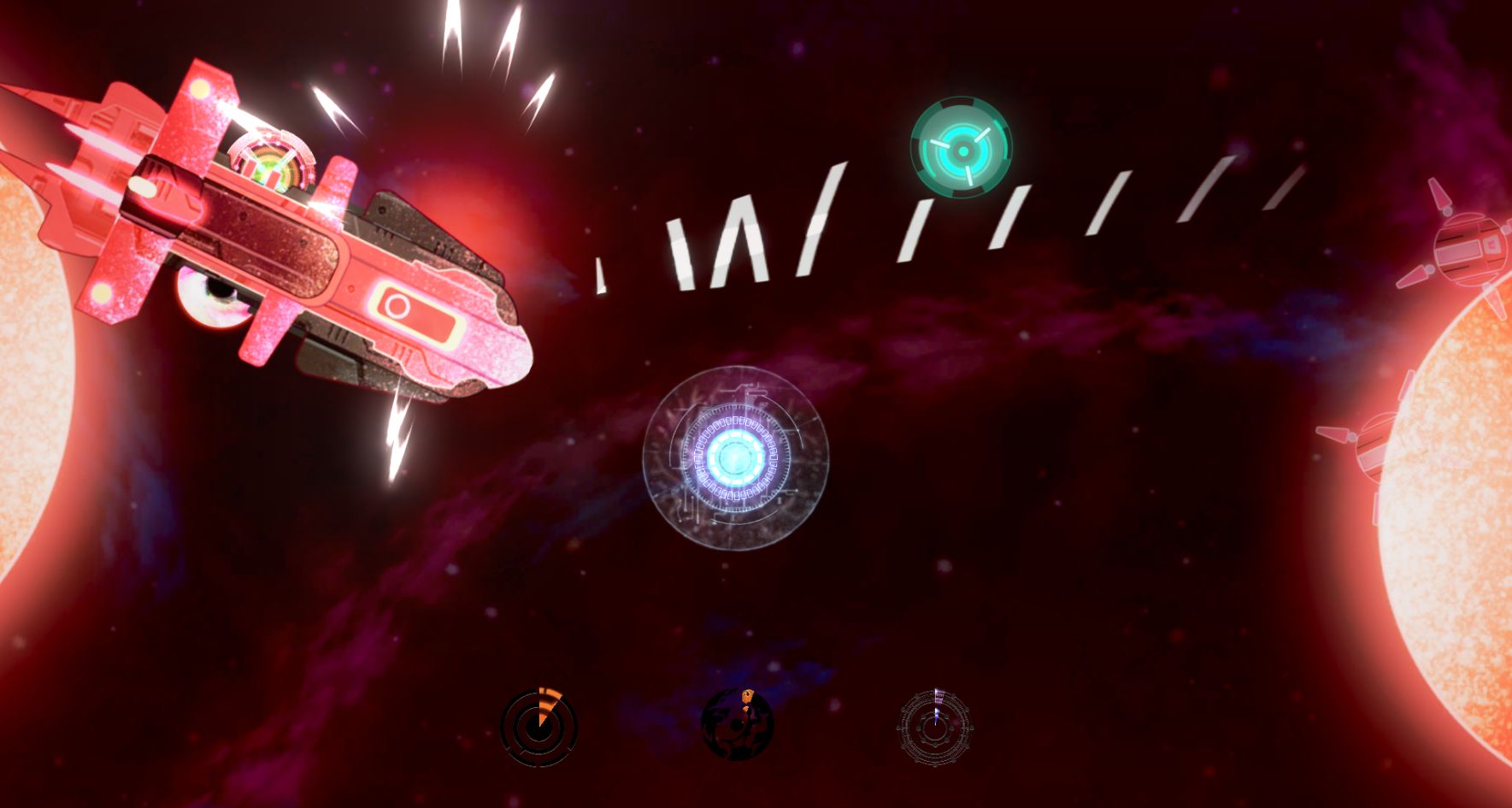This screenshot has width=1512, height=808.
Task: Activate the orange concentric-ring ability icon
Action: pyautogui.click(x=538, y=728)
